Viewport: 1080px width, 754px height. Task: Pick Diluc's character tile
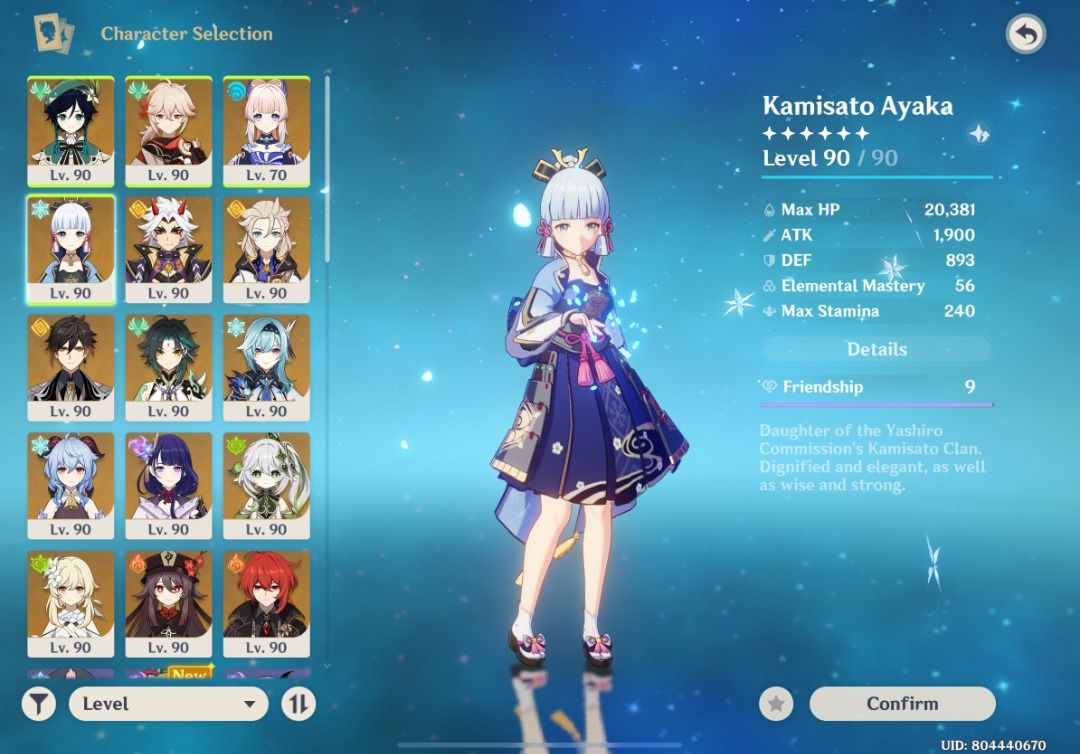[266, 603]
